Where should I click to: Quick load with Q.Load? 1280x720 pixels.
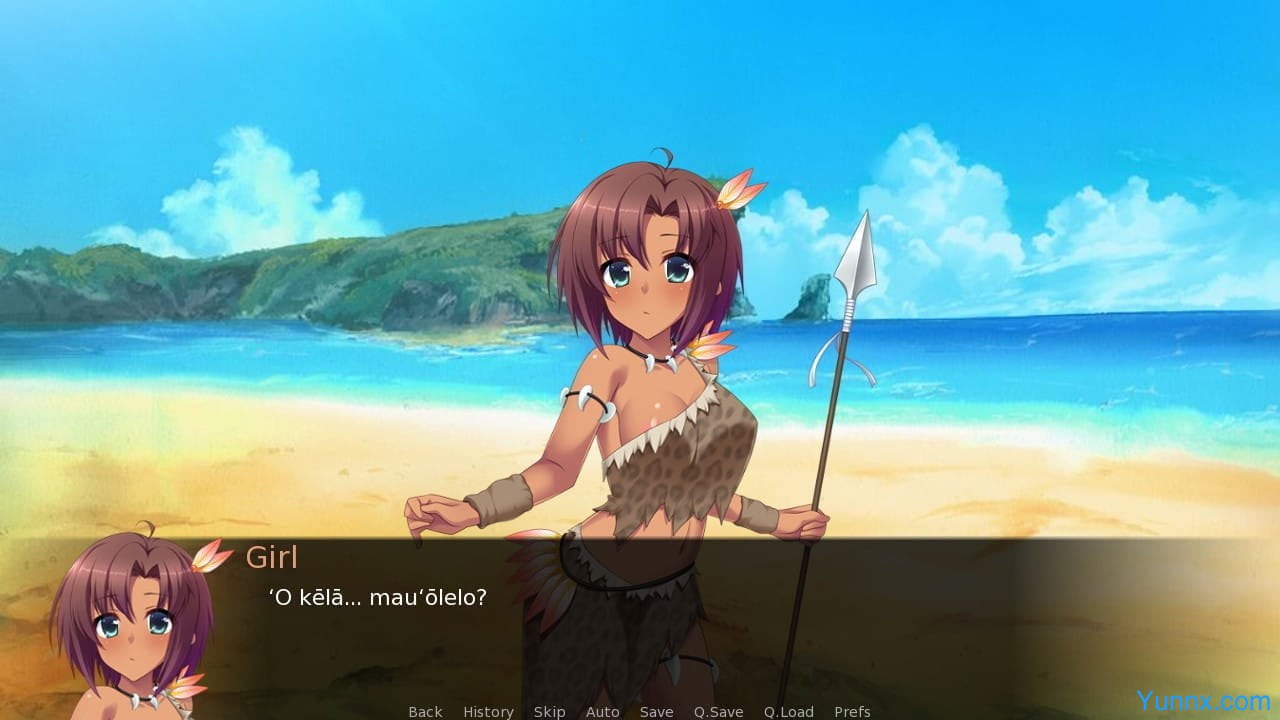click(x=788, y=711)
